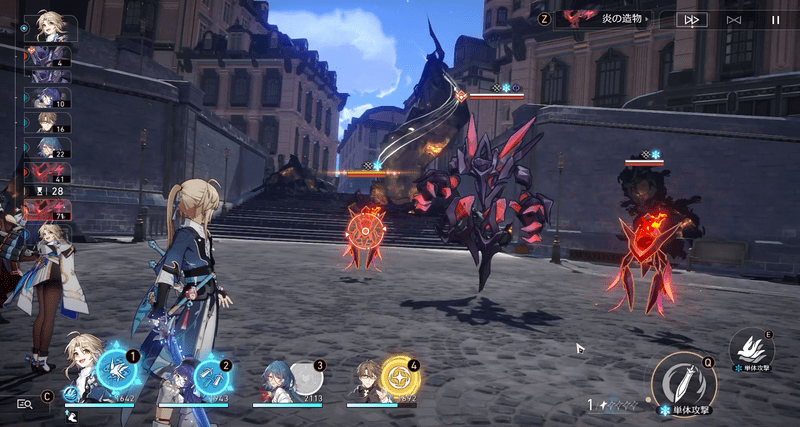Select the turn-order portrait marked 16
800x427 pixels.
[48, 122]
